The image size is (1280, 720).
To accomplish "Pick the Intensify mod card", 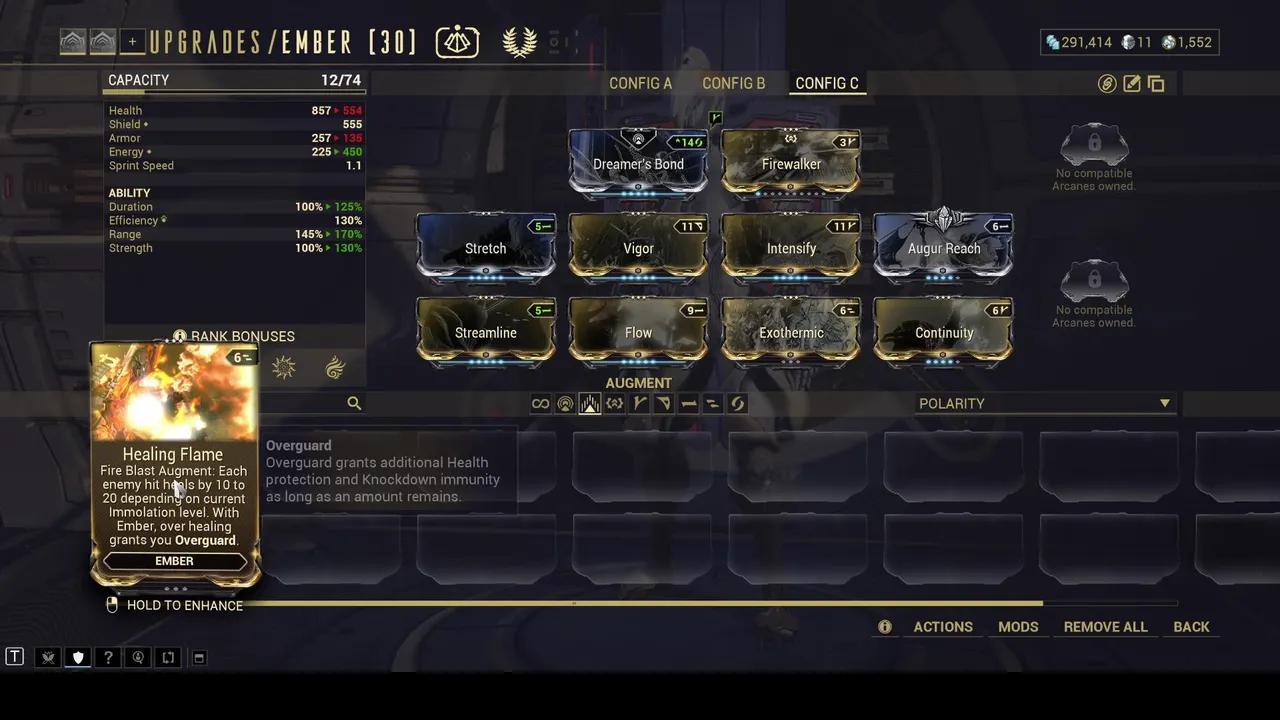I will pos(791,247).
